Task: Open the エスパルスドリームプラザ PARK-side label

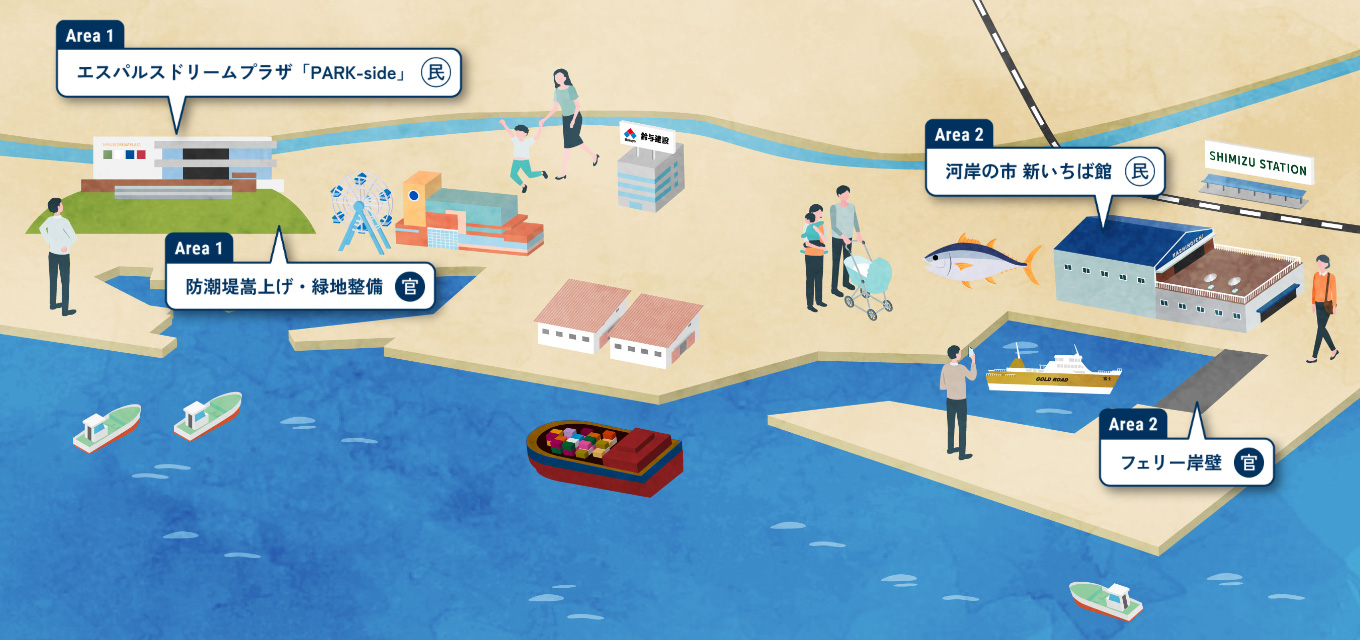Action: tap(258, 72)
